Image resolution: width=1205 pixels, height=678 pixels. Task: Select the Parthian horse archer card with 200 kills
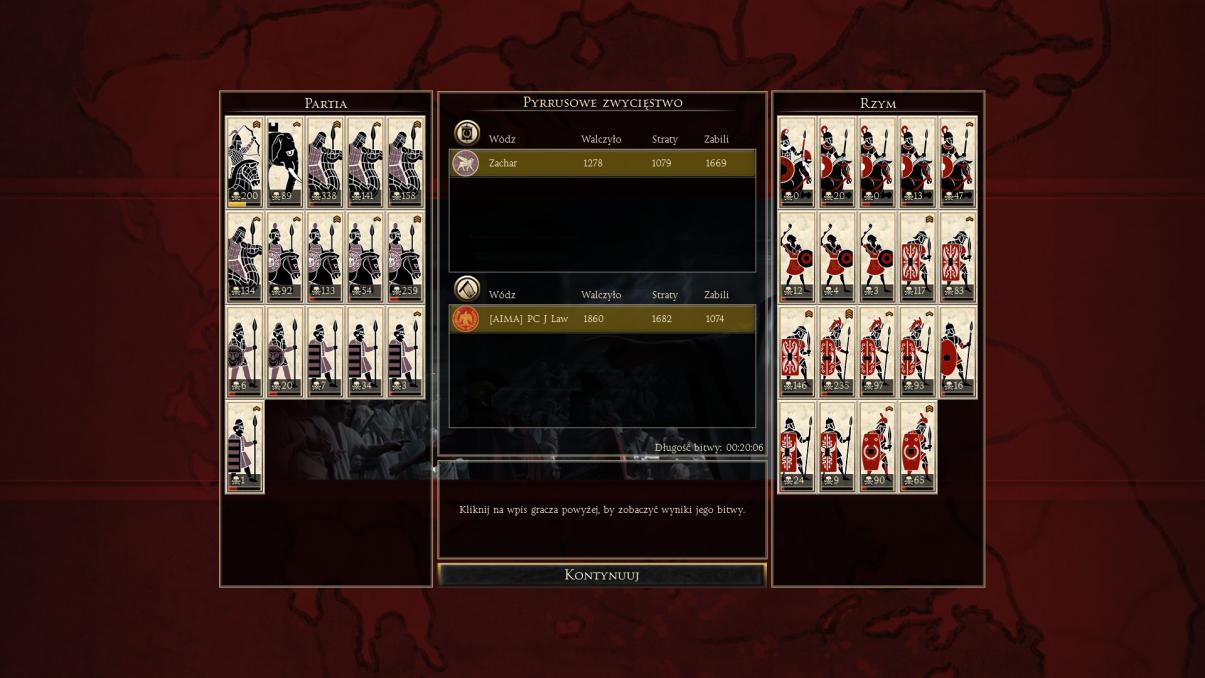(244, 162)
